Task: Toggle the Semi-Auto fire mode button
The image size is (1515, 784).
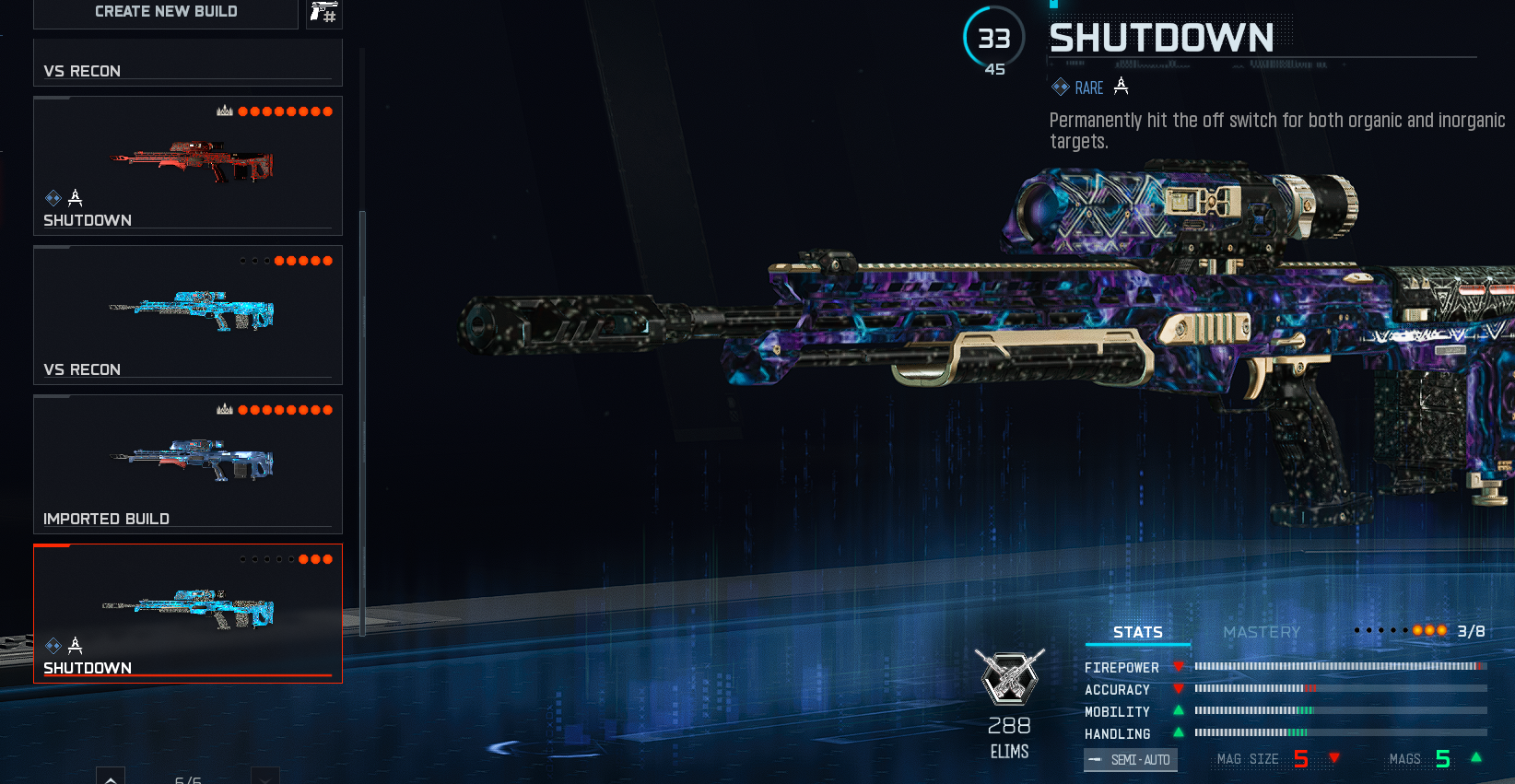Action: [x=1131, y=760]
